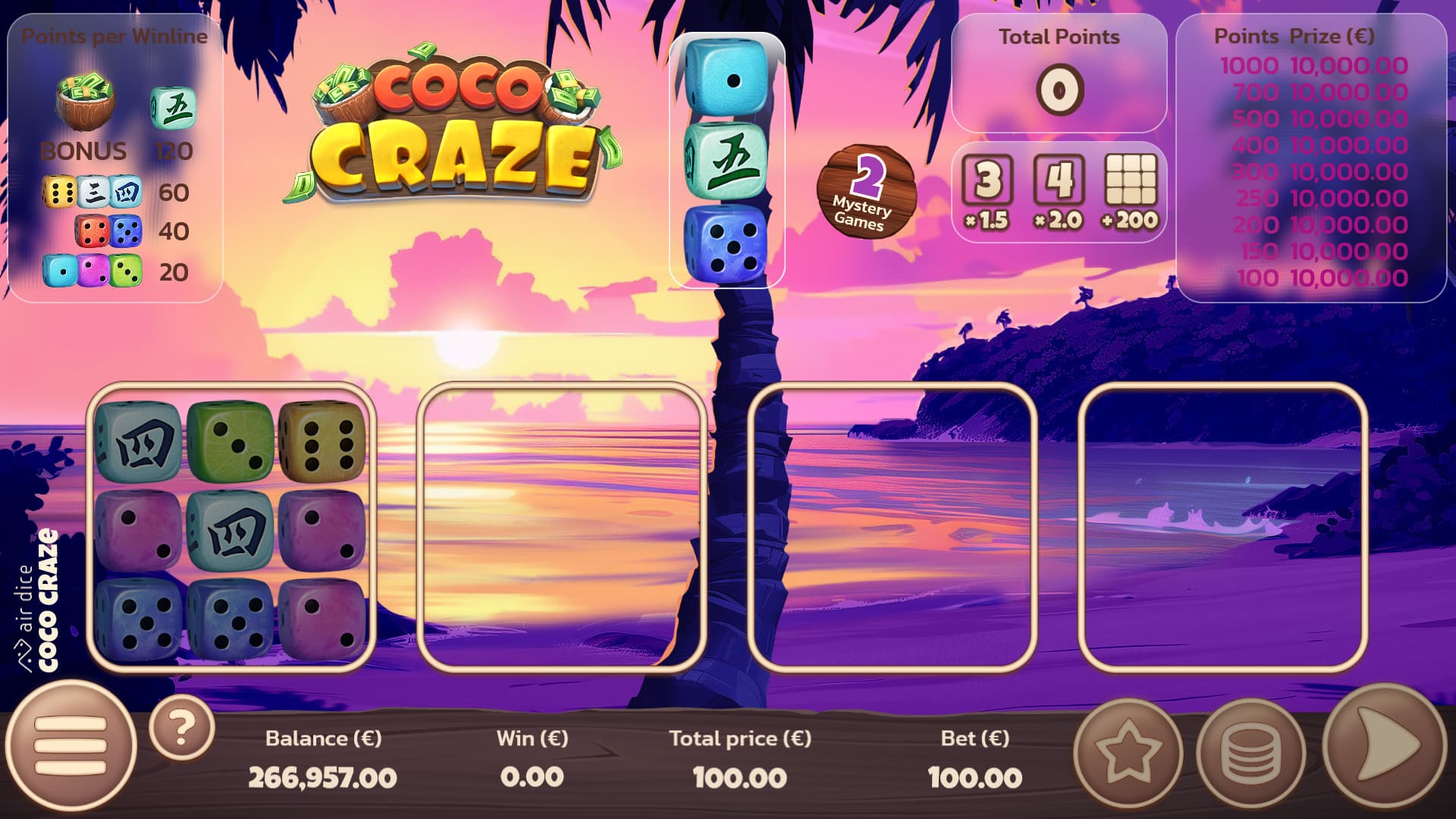Open the Points per Winline panel
Viewport: 1456px width, 819px height.
(x=114, y=152)
